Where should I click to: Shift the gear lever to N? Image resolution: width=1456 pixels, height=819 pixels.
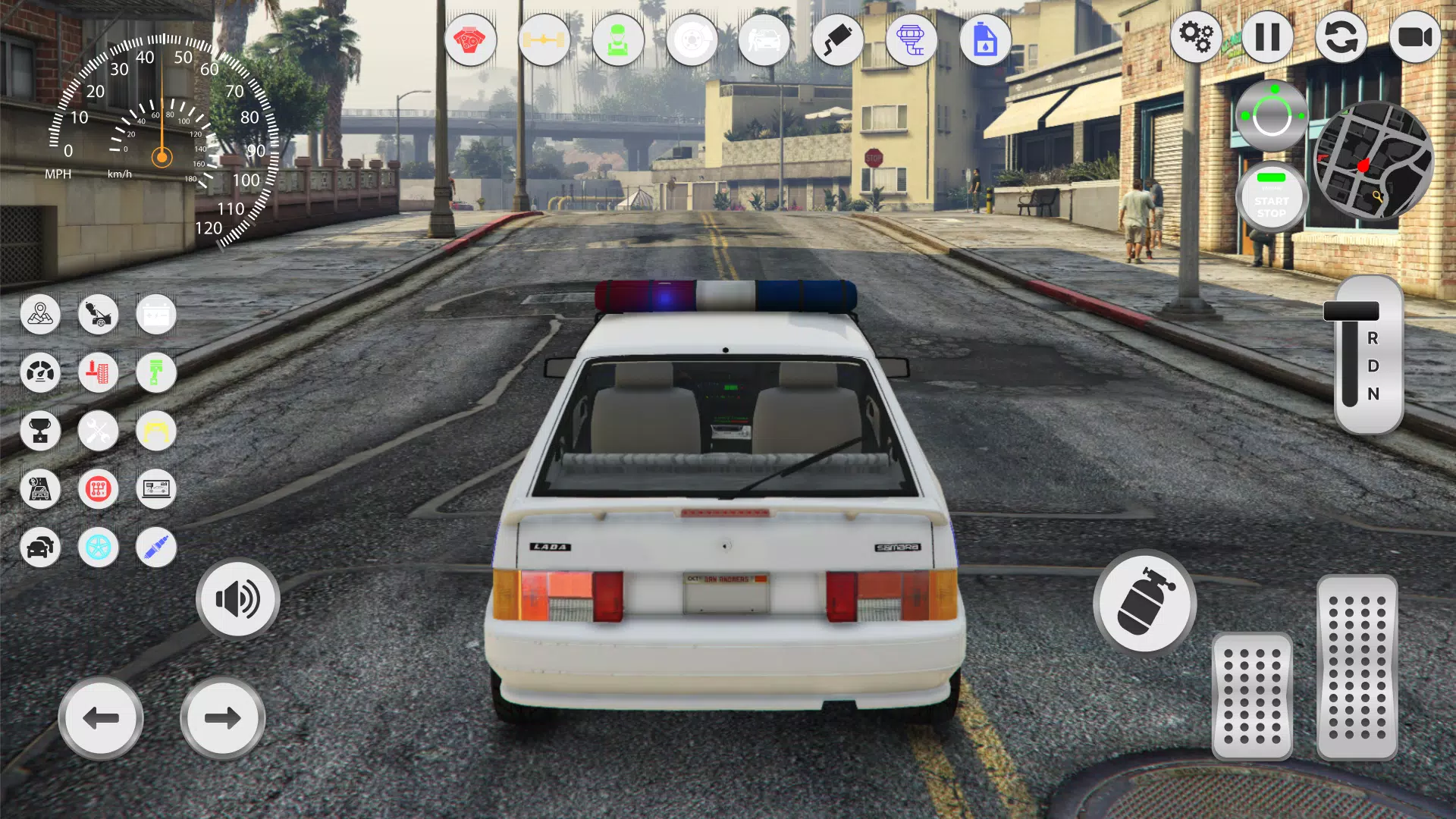tap(1372, 394)
